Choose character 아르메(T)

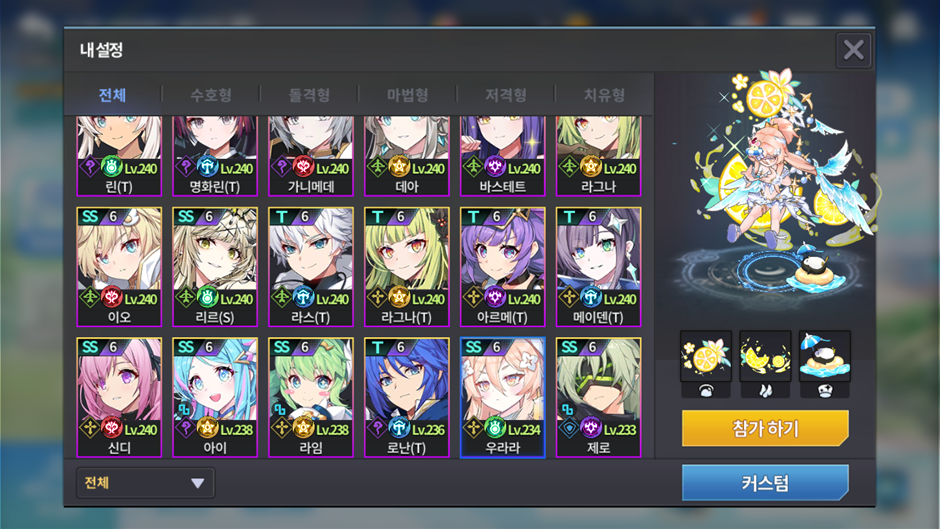[x=502, y=266]
